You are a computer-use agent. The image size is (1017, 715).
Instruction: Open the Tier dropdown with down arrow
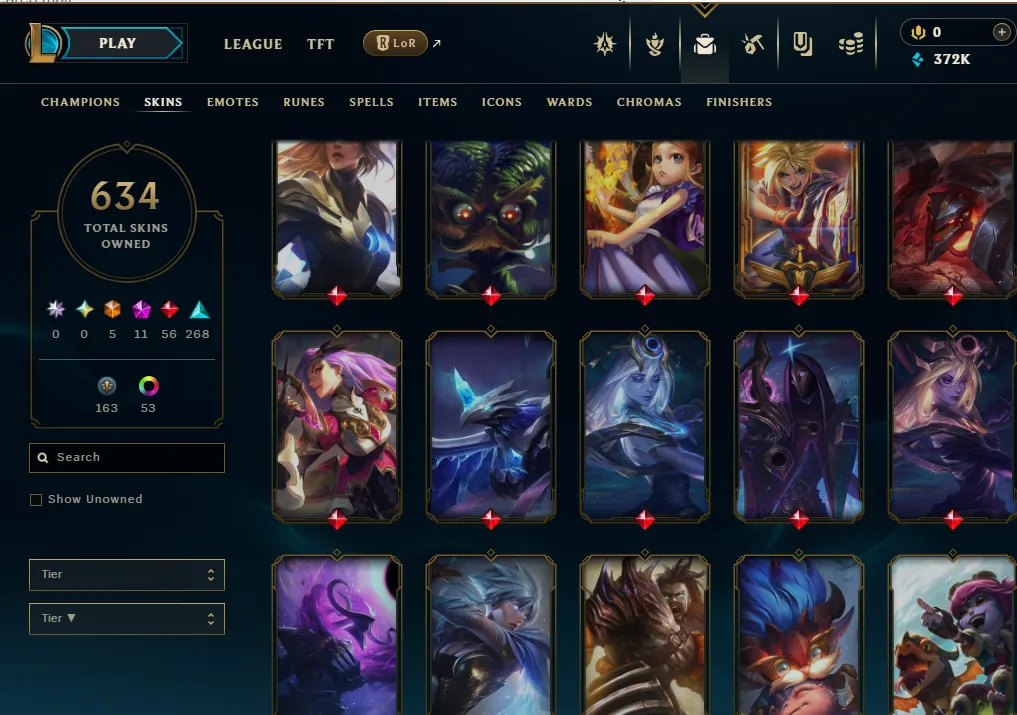point(127,619)
